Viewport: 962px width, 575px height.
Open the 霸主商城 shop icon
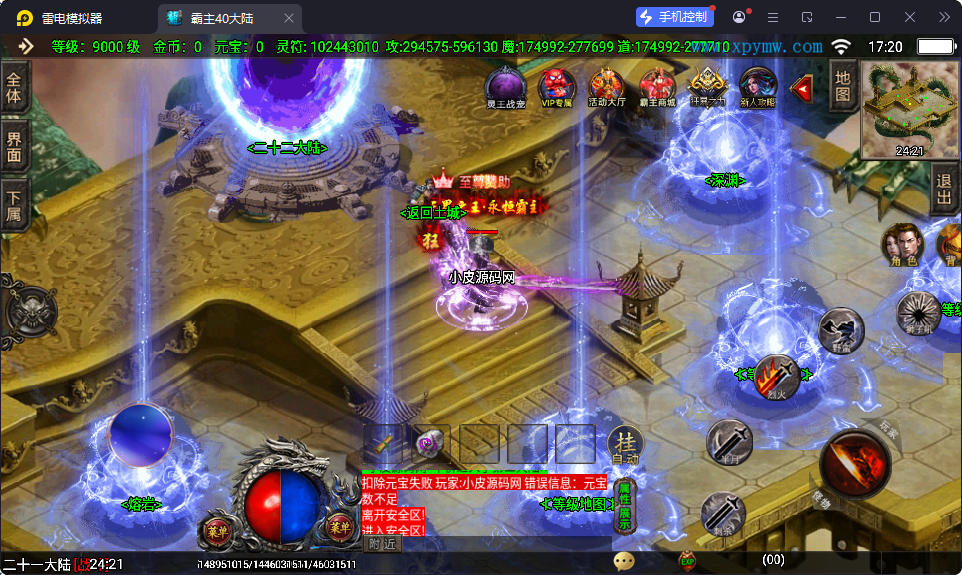click(x=657, y=86)
